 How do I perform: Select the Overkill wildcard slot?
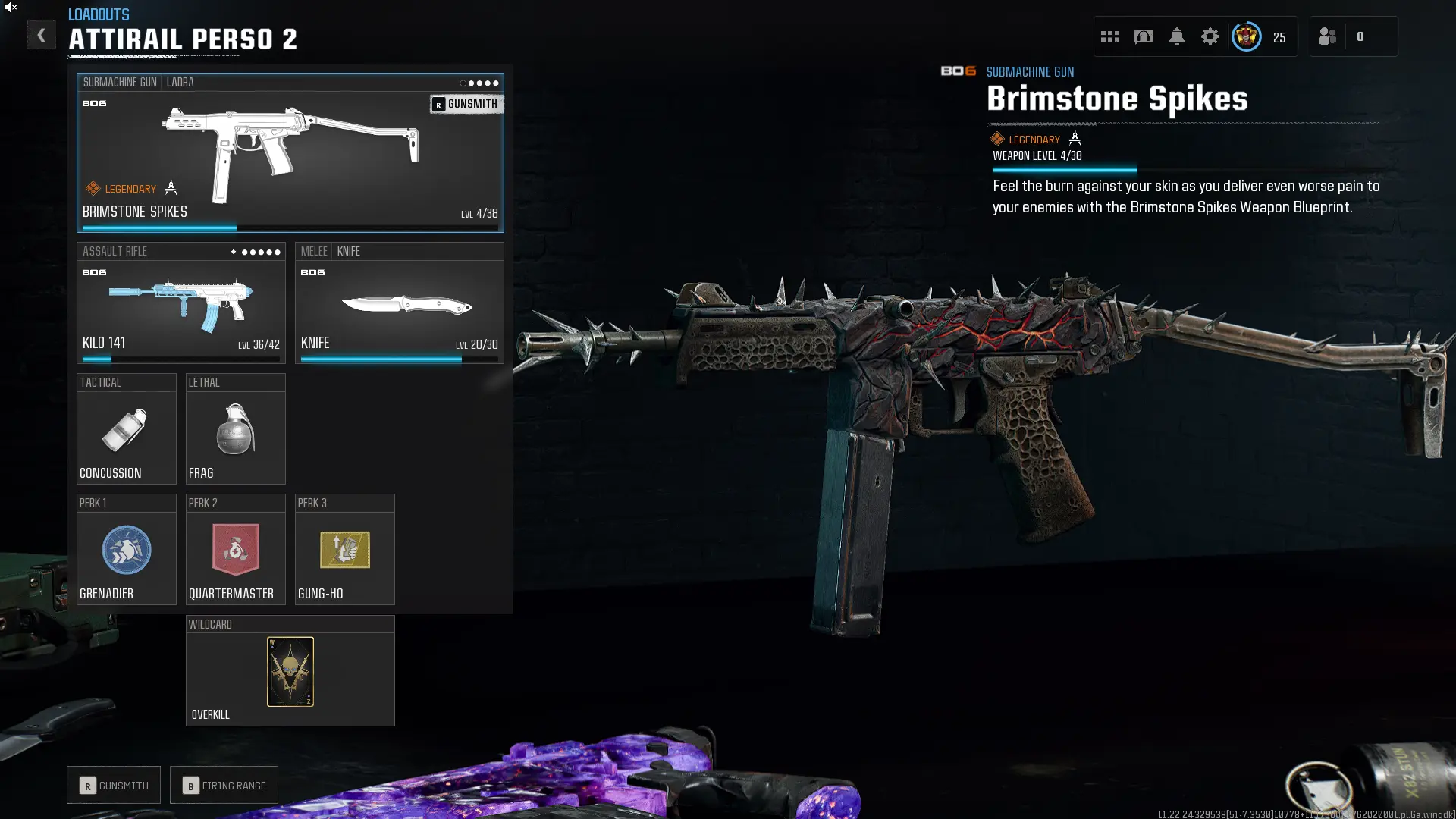point(290,671)
